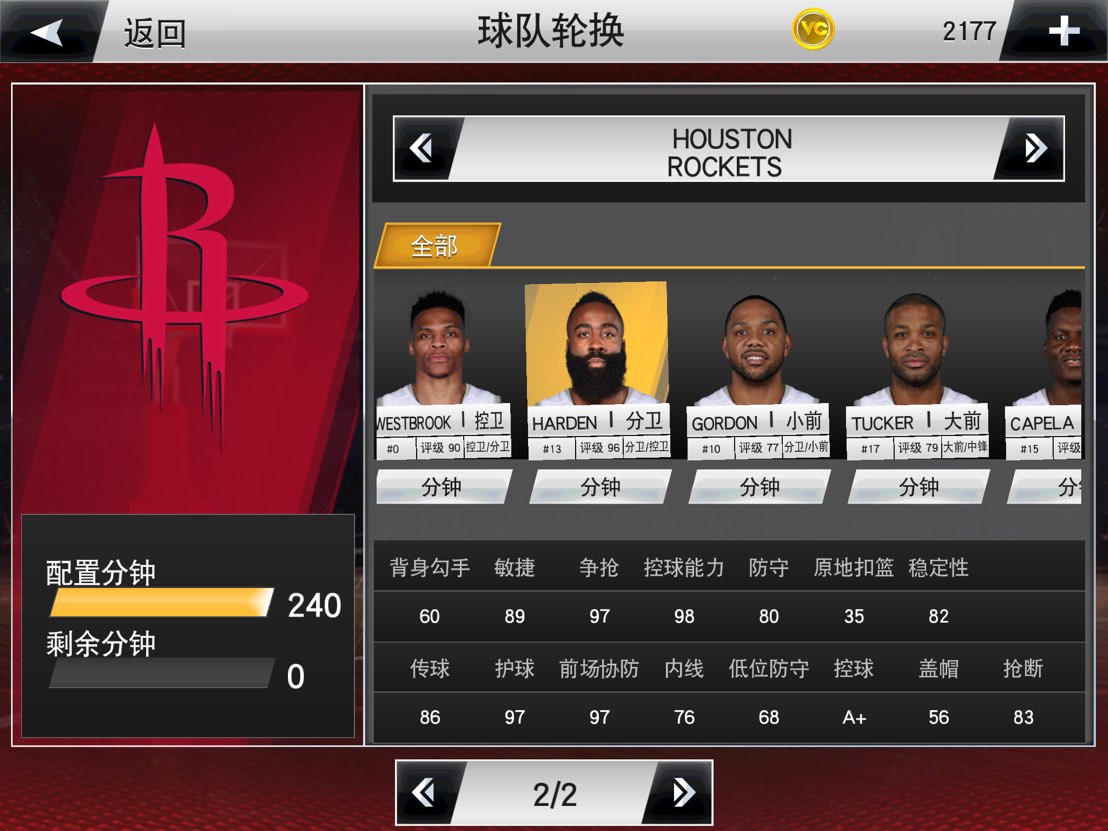The width and height of the screenshot is (1108, 831).
Task: Choose the Harden player card
Action: (598, 370)
